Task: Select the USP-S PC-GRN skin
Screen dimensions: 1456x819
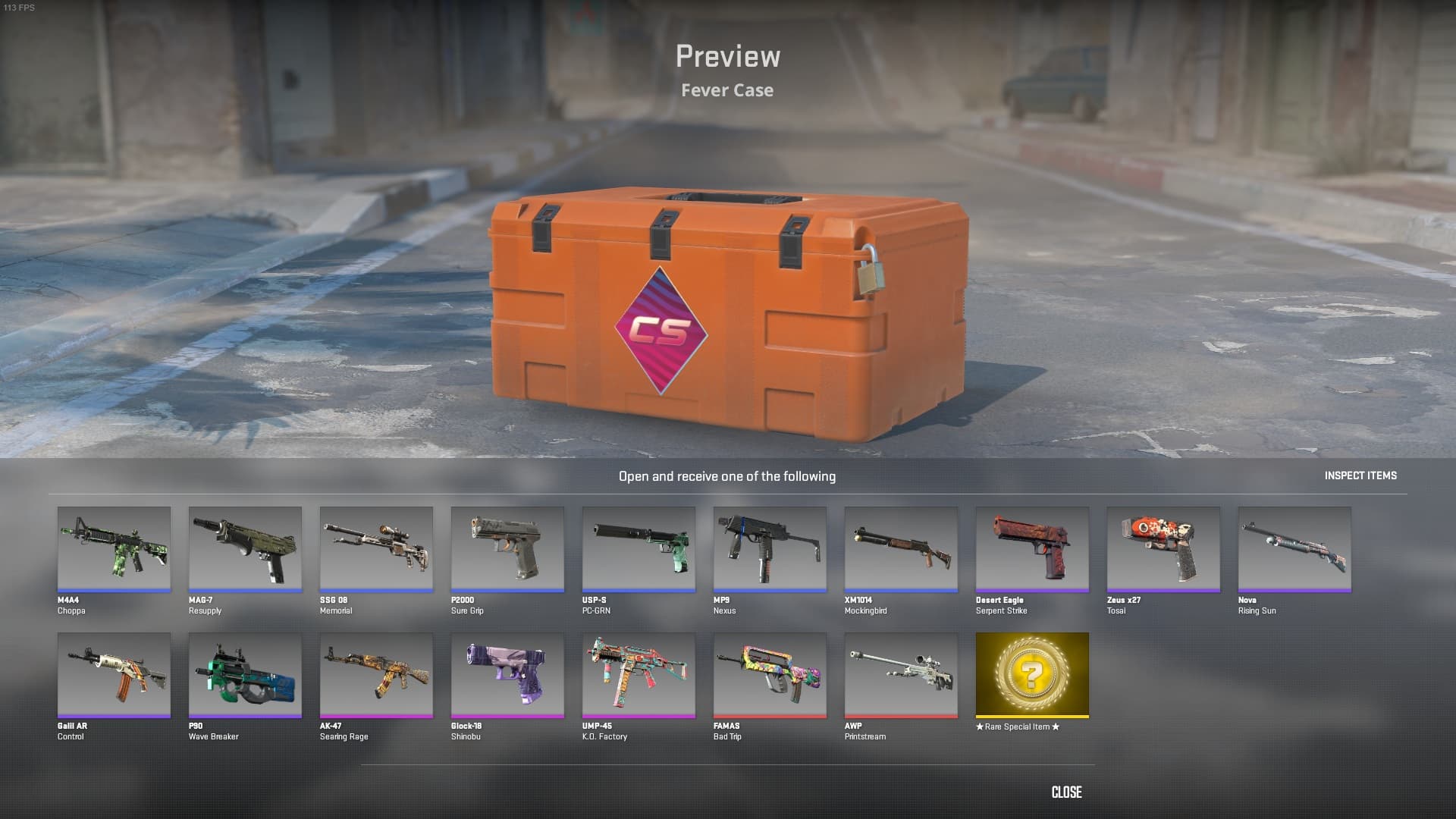Action: (639, 549)
